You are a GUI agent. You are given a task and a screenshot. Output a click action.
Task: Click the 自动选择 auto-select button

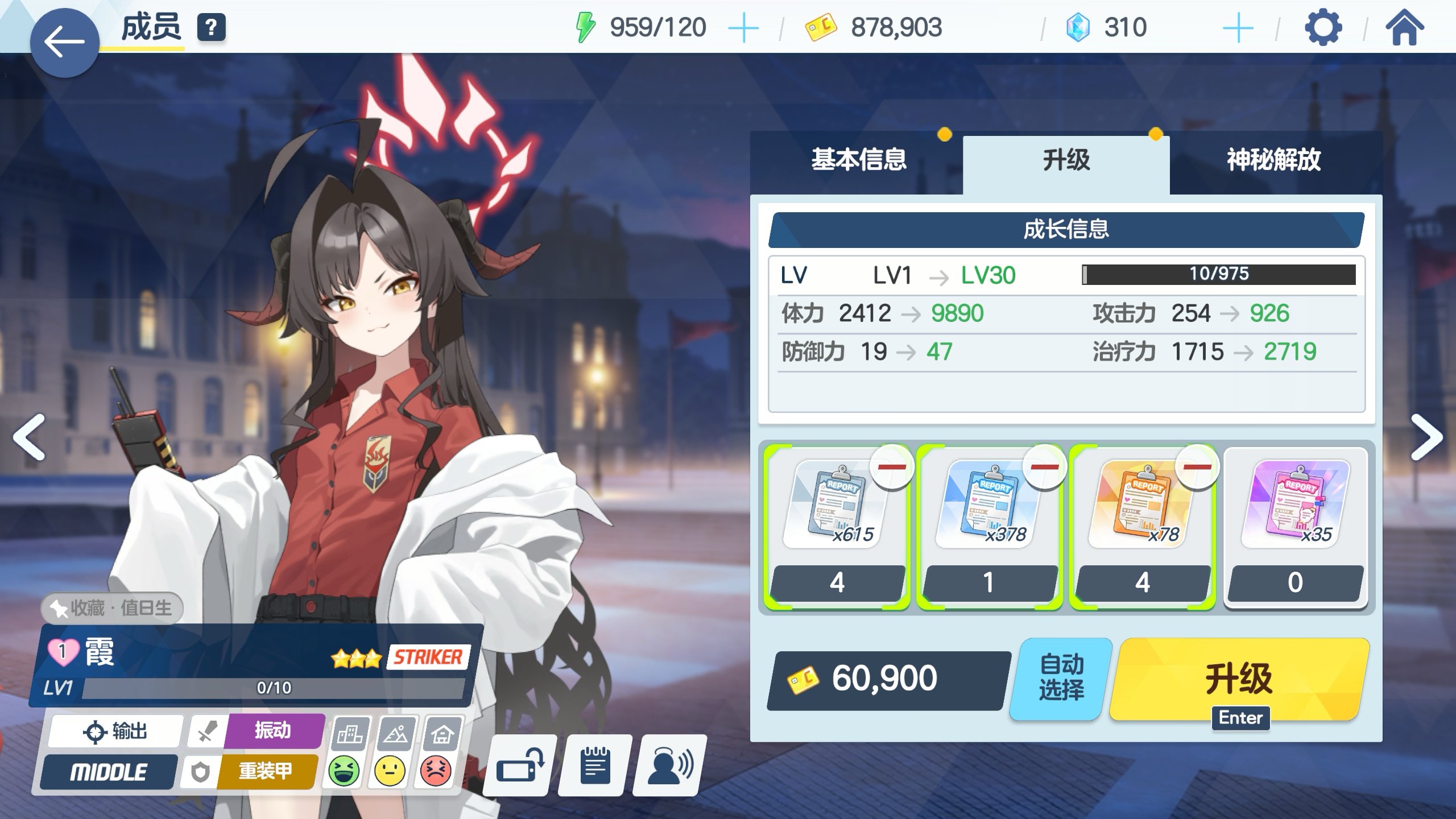pos(1061,678)
